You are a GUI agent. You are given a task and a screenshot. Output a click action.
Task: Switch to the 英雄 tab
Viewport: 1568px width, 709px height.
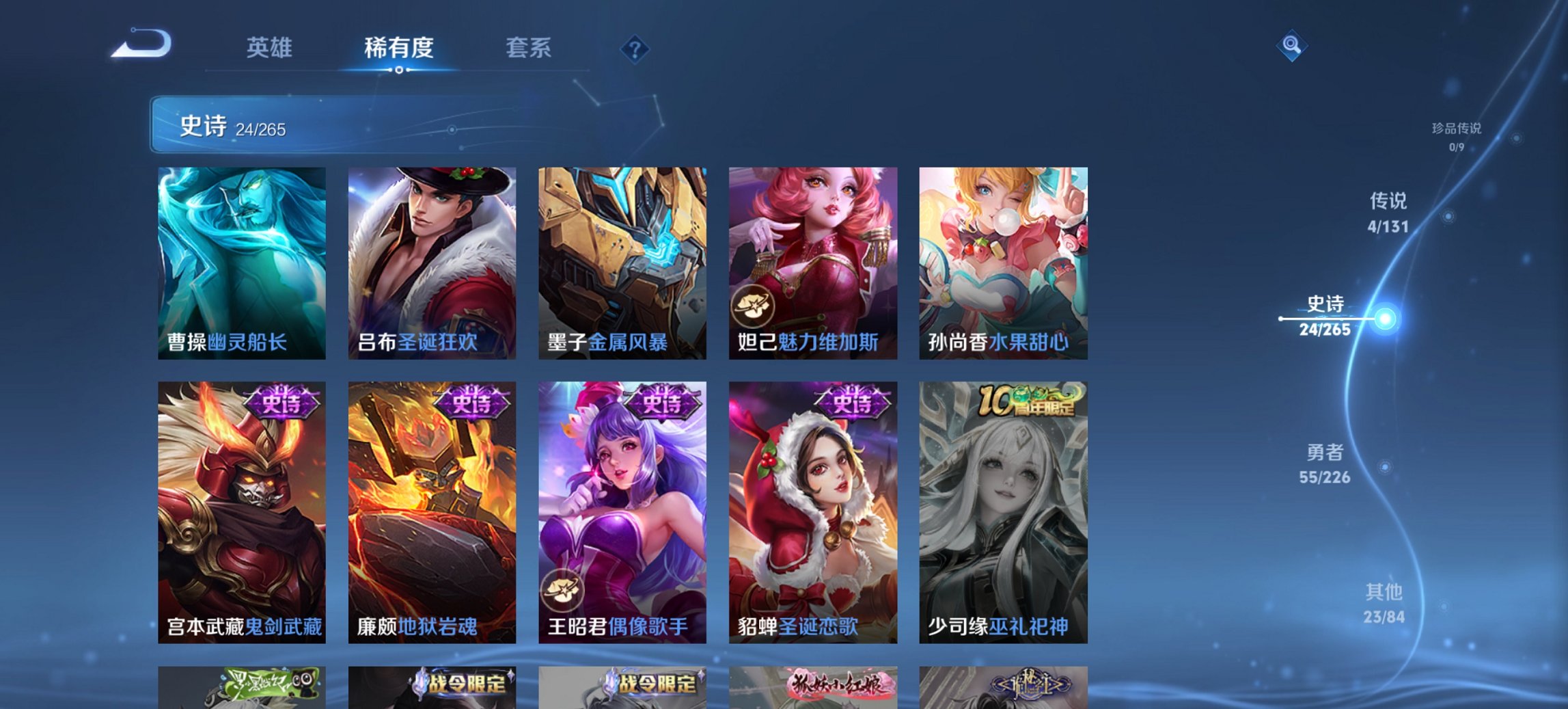tap(271, 48)
